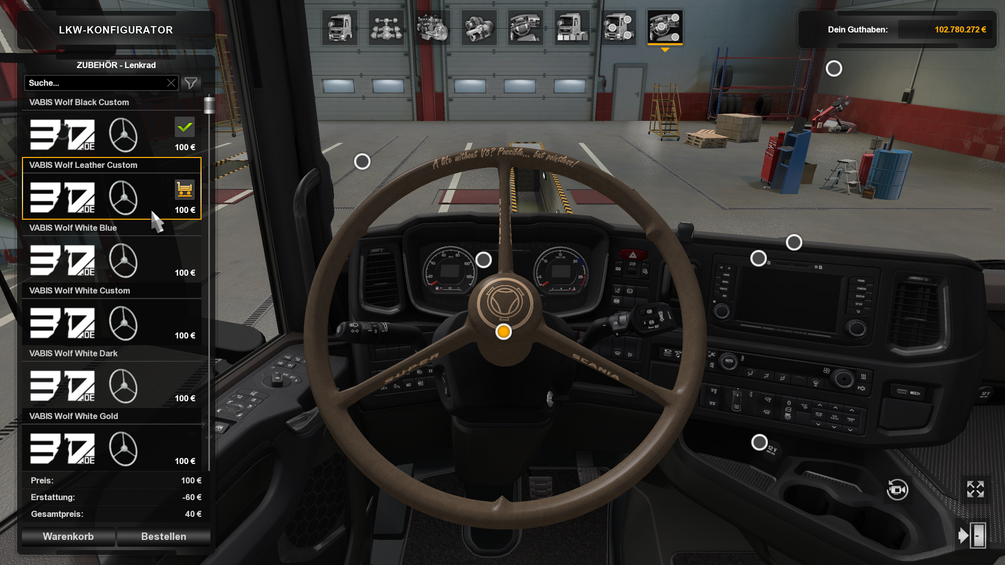
Task: Open the filter funnel next to search
Action: tap(191, 83)
